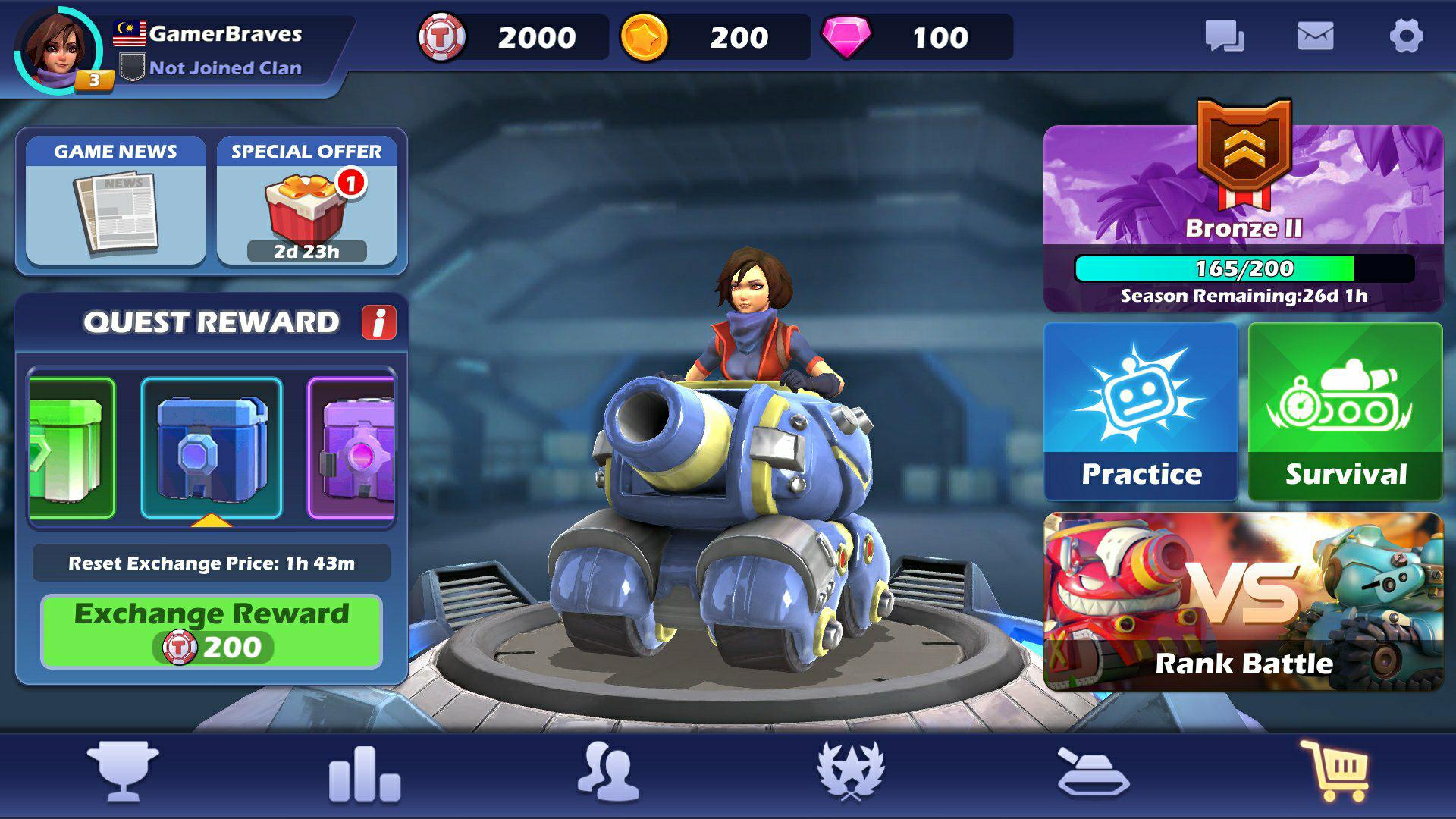Open the settings gear icon
The height and width of the screenshot is (819, 1456).
click(x=1407, y=35)
